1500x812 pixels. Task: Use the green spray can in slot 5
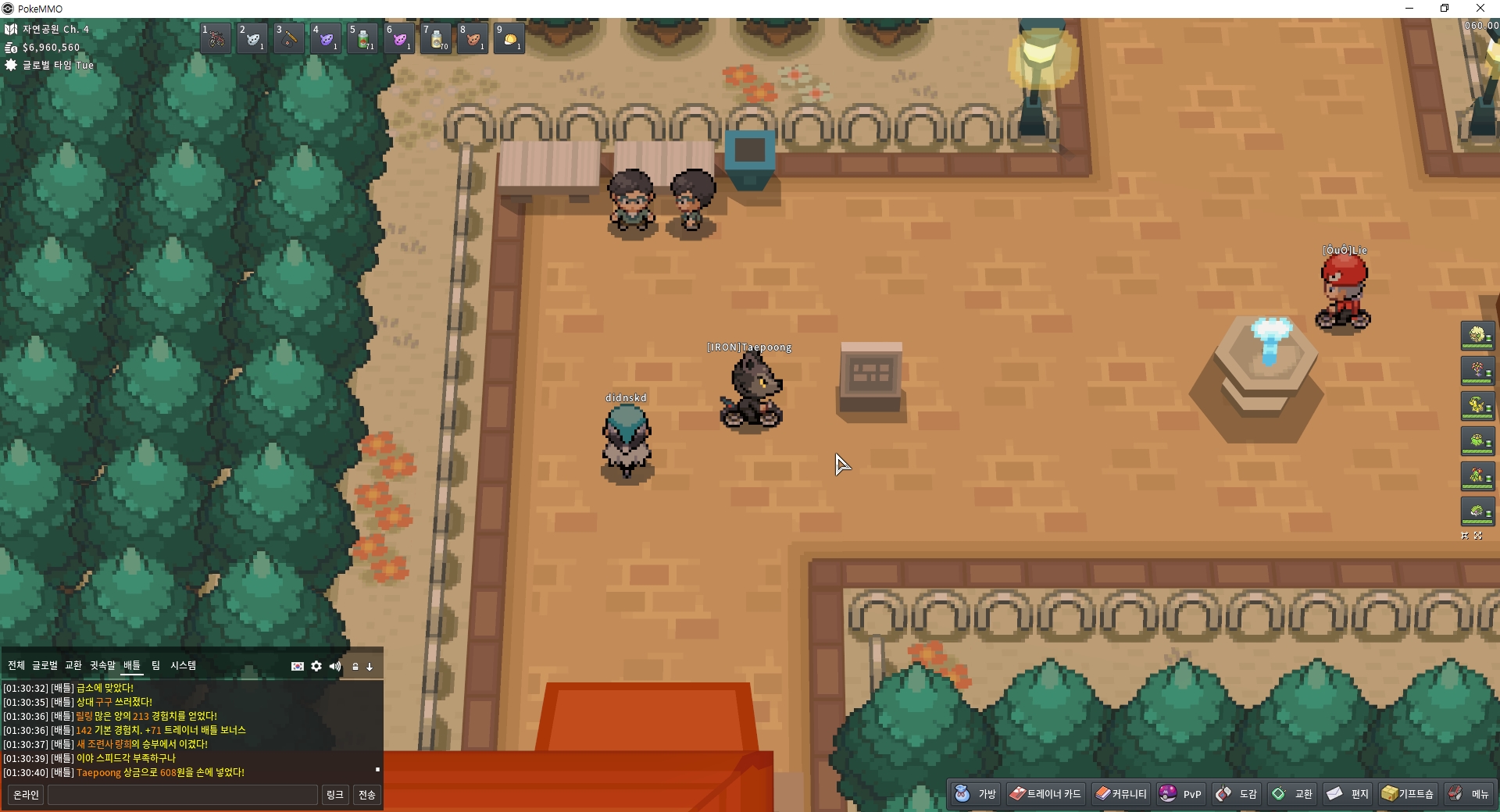[x=362, y=37]
